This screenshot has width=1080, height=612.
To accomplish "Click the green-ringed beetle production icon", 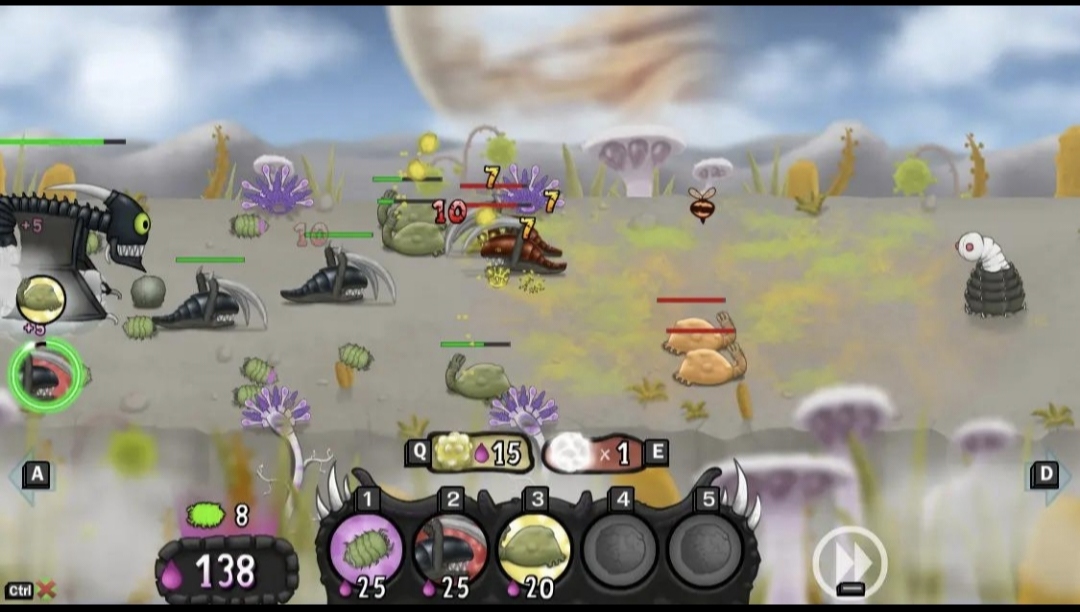I will 45,375.
